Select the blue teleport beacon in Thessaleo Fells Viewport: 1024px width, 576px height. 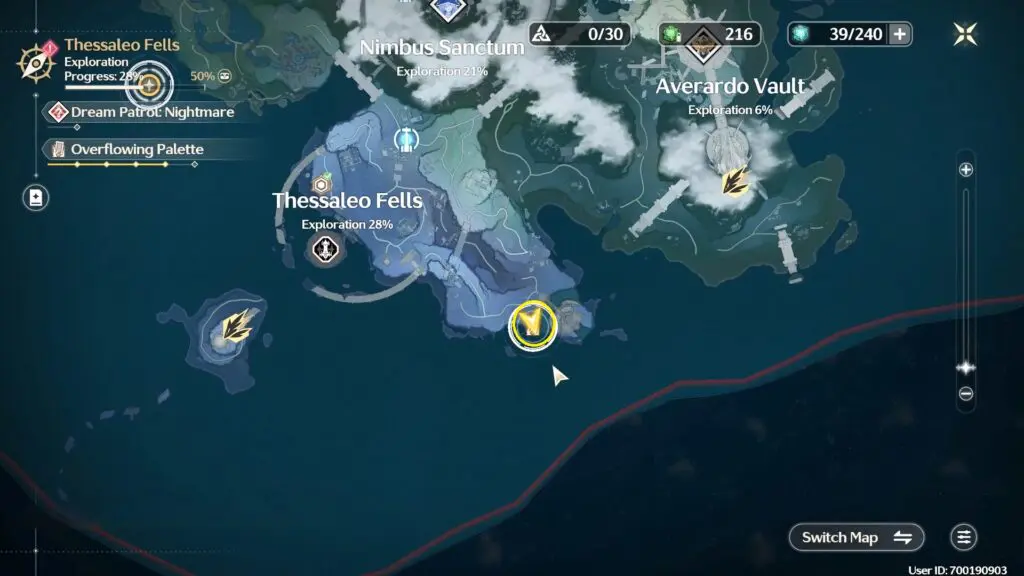406,140
